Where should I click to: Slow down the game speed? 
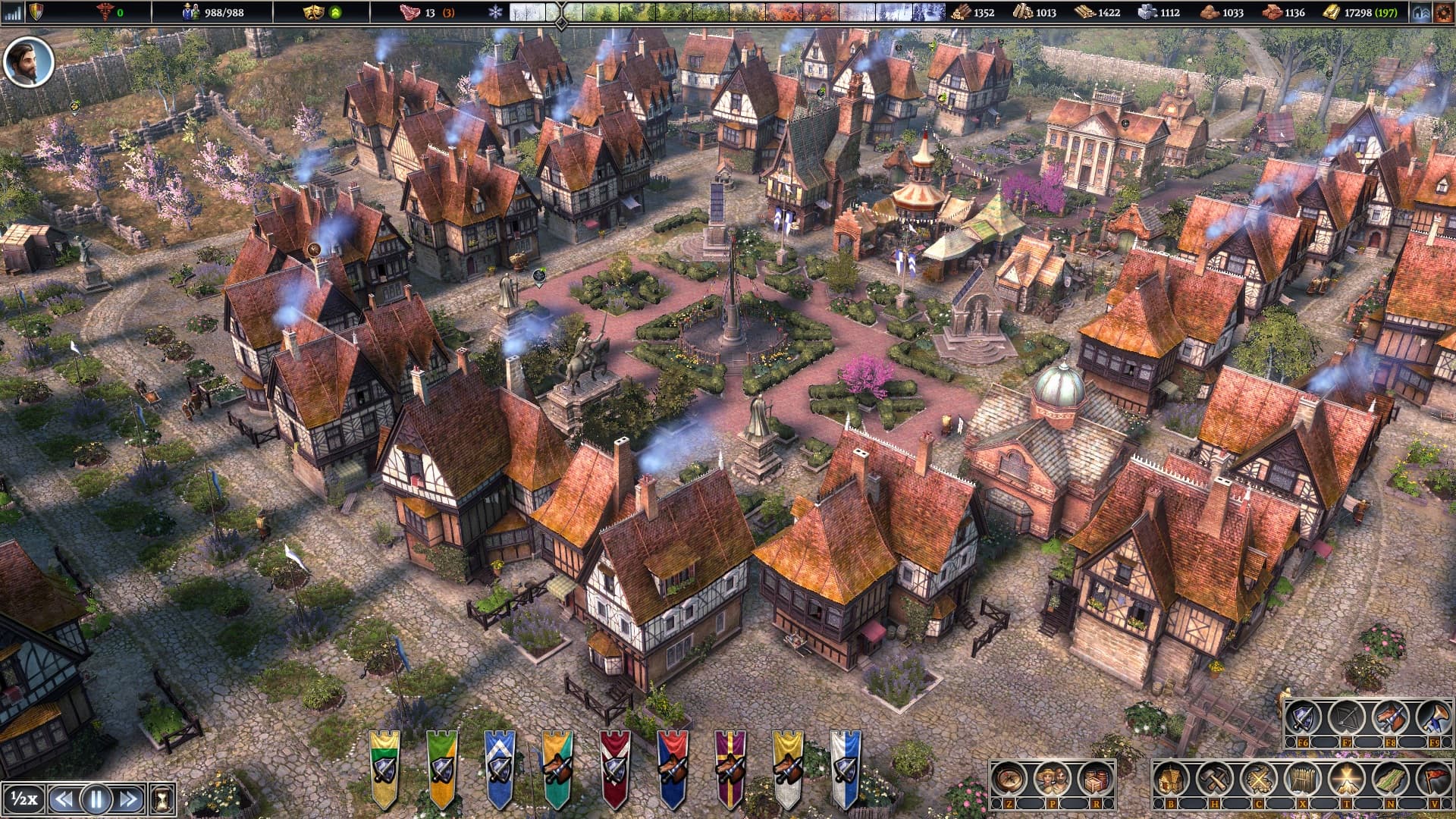click(64, 799)
